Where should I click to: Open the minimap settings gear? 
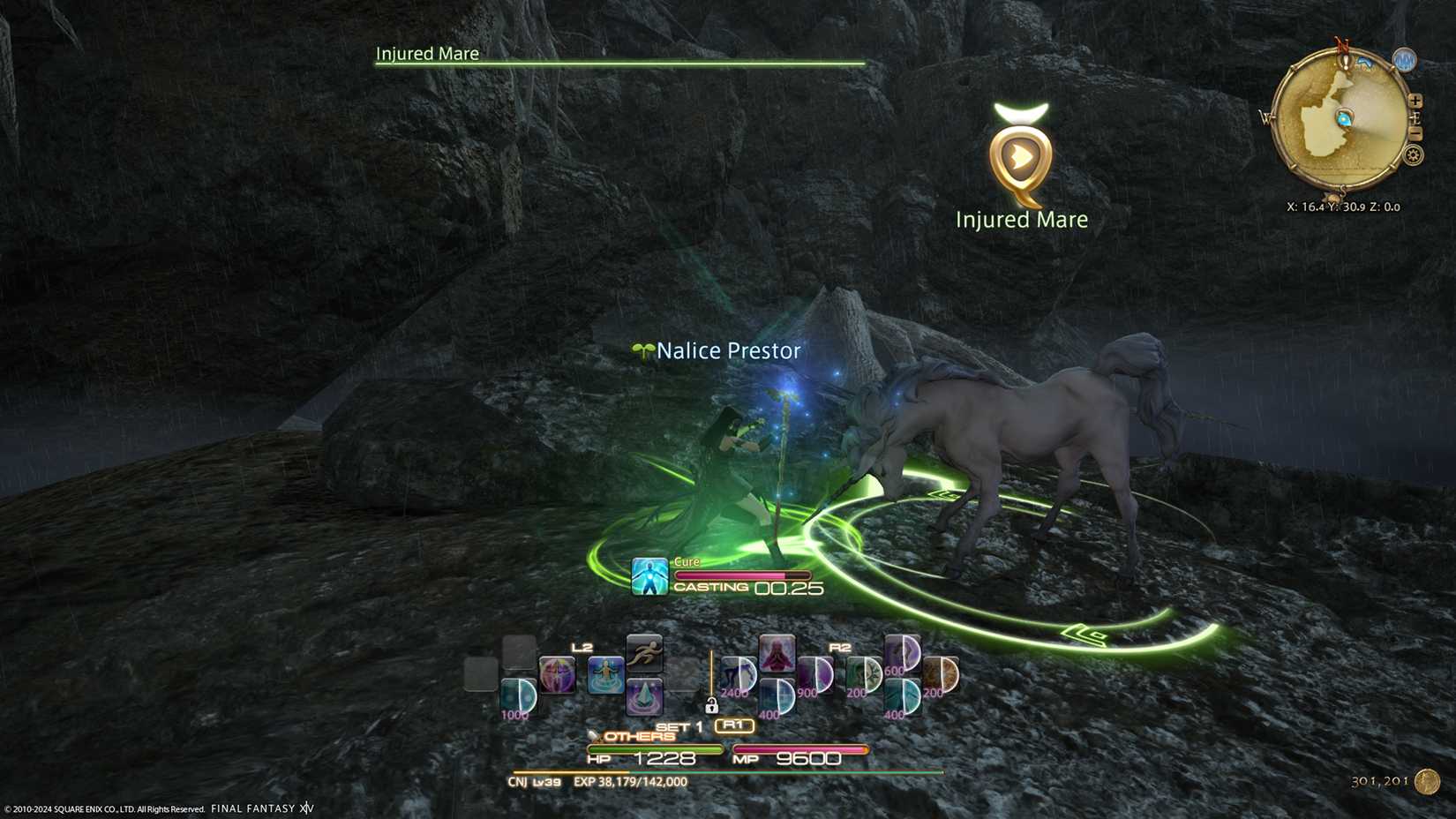[x=1413, y=156]
